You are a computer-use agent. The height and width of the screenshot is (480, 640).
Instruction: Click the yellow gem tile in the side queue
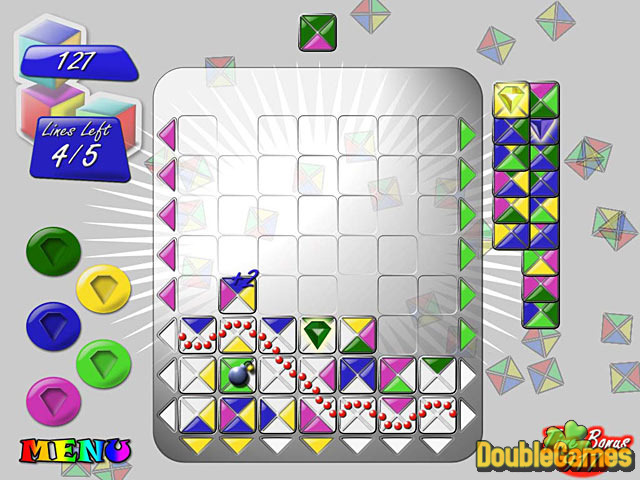(511, 99)
